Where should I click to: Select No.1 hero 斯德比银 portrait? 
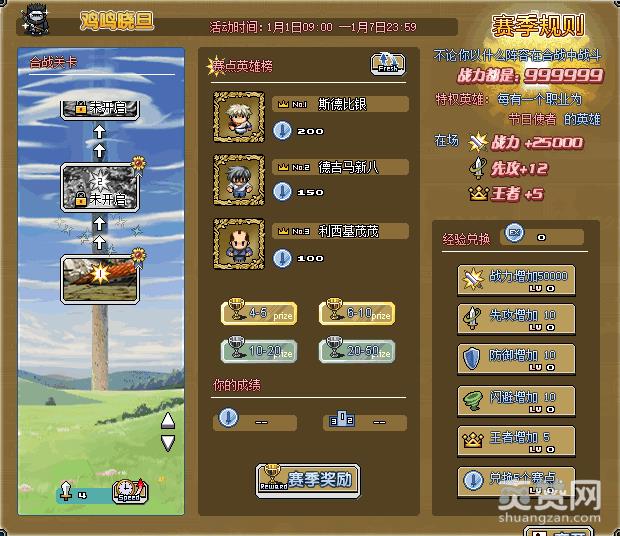click(x=239, y=117)
